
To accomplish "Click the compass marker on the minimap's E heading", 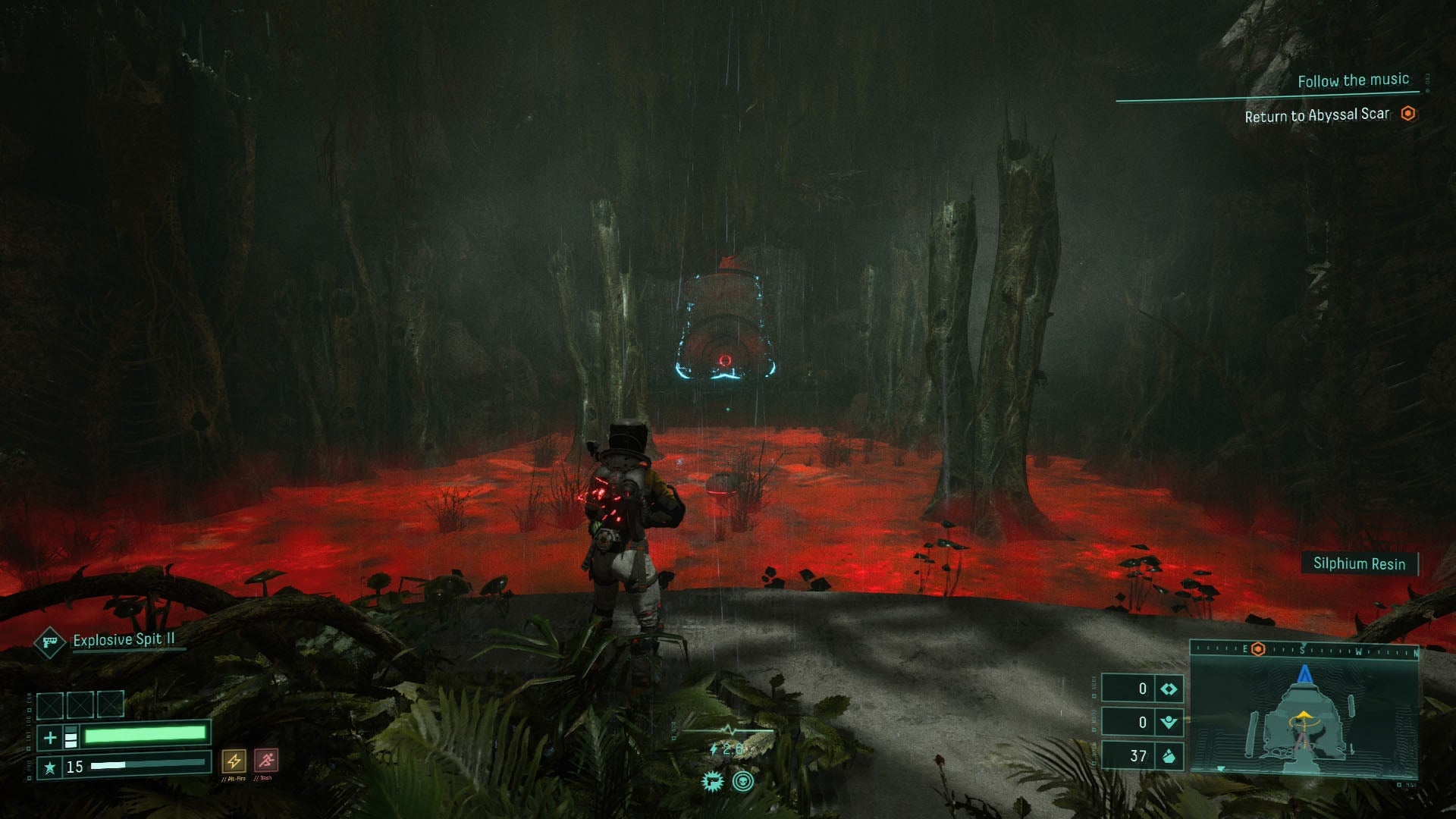I will (x=1258, y=649).
